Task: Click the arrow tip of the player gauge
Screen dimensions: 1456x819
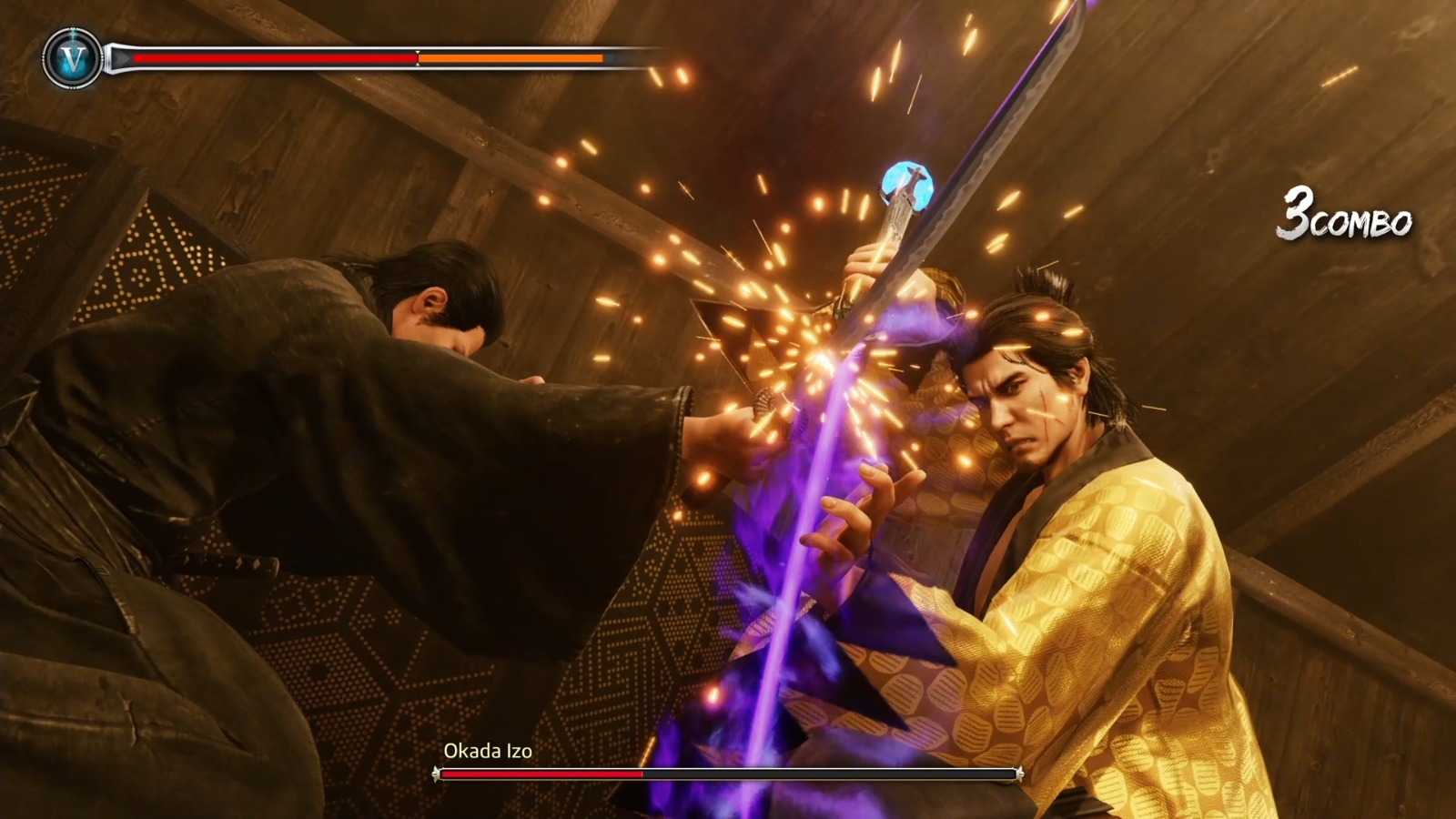Action: pos(126,57)
